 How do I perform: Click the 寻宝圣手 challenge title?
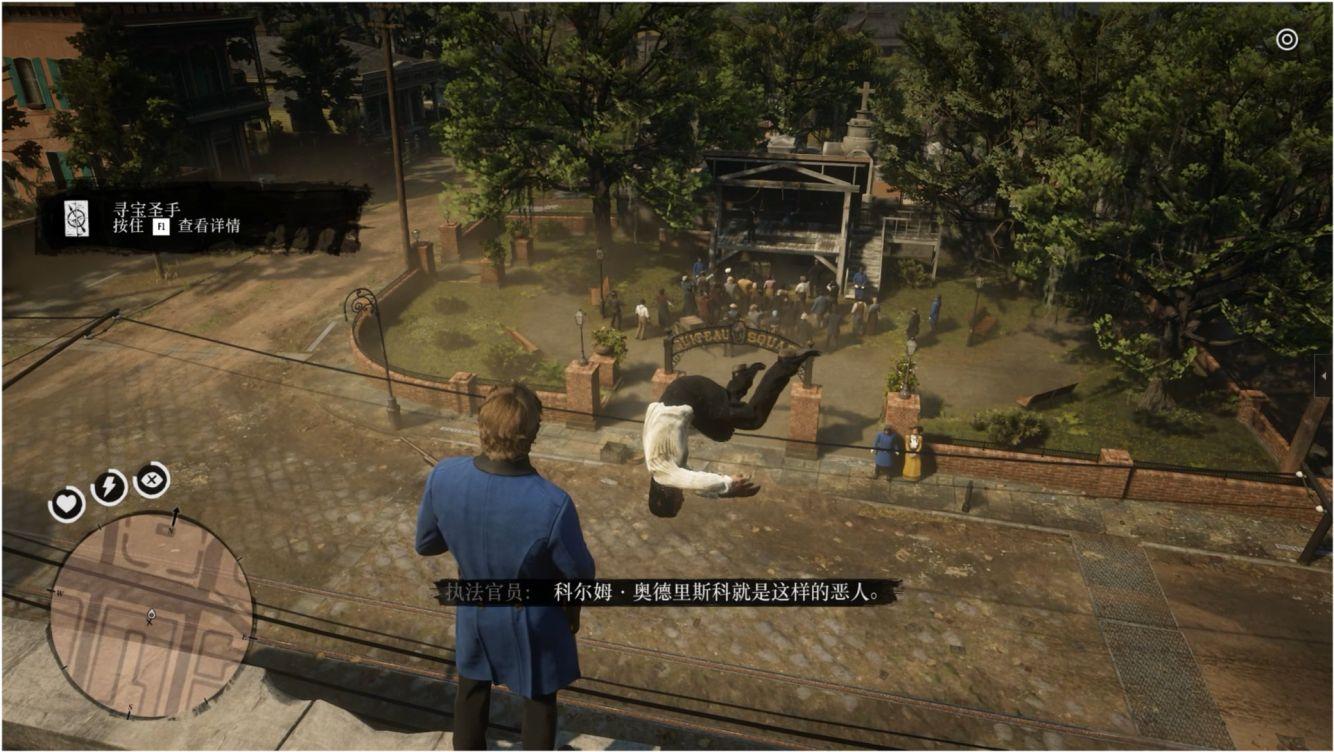(145, 208)
